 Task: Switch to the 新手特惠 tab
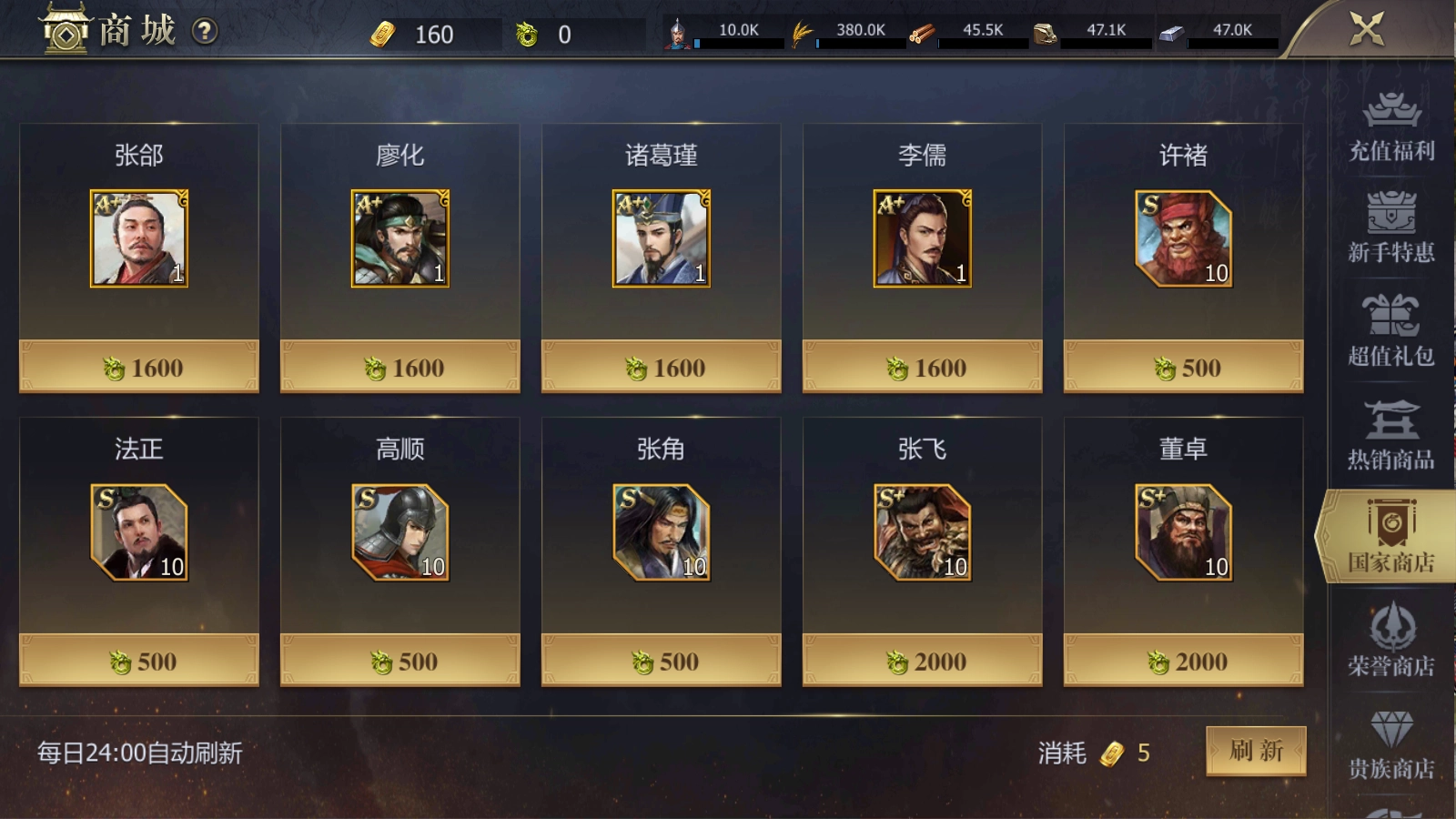click(x=1391, y=228)
